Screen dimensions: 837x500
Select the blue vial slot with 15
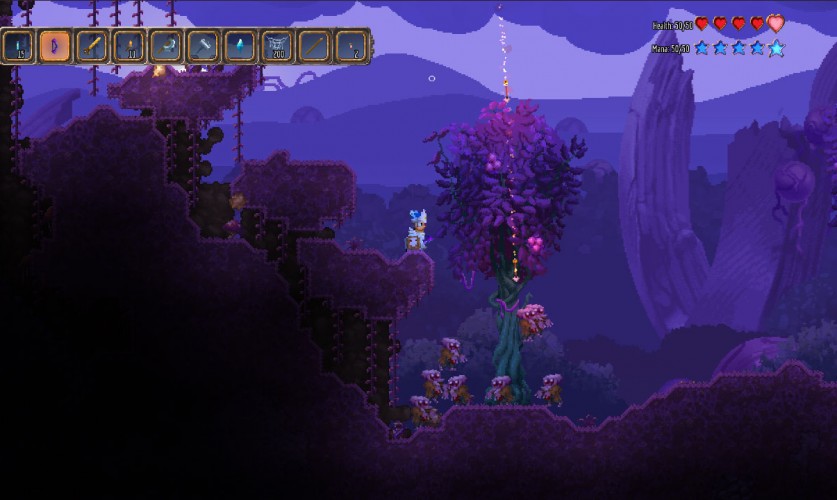pyautogui.click(x=18, y=46)
